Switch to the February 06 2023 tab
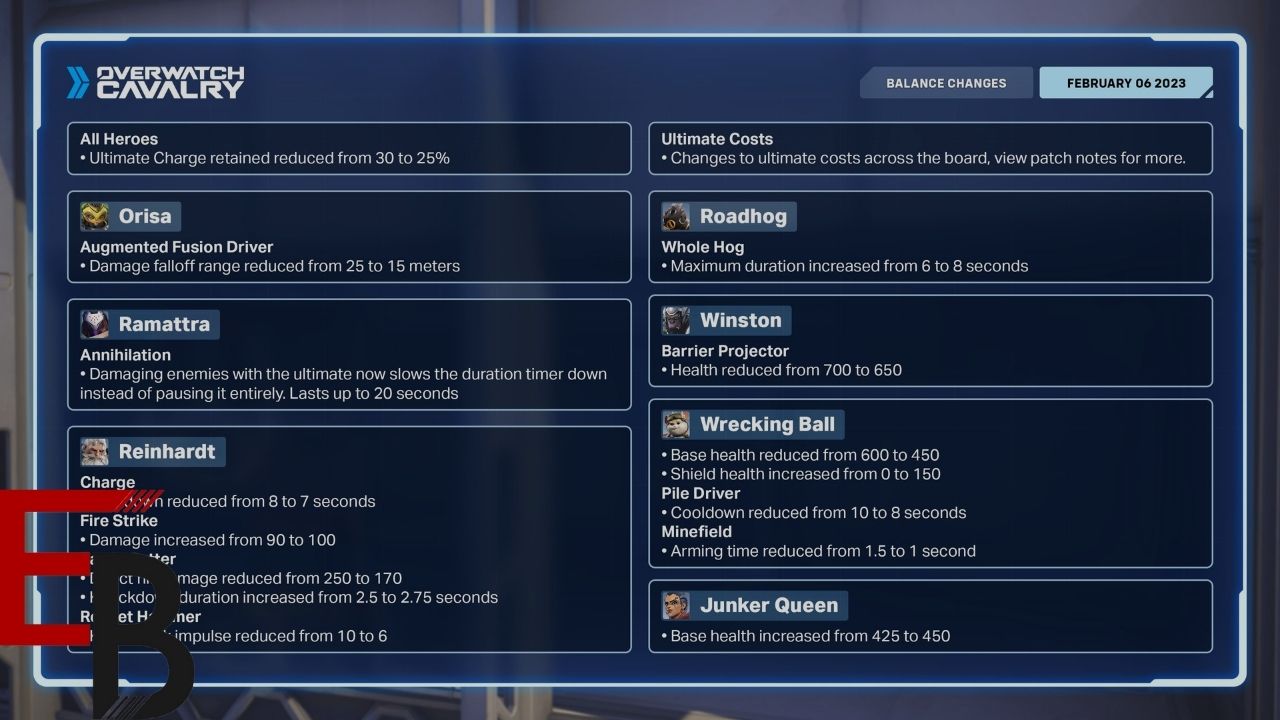This screenshot has width=1280, height=720. coord(1125,83)
